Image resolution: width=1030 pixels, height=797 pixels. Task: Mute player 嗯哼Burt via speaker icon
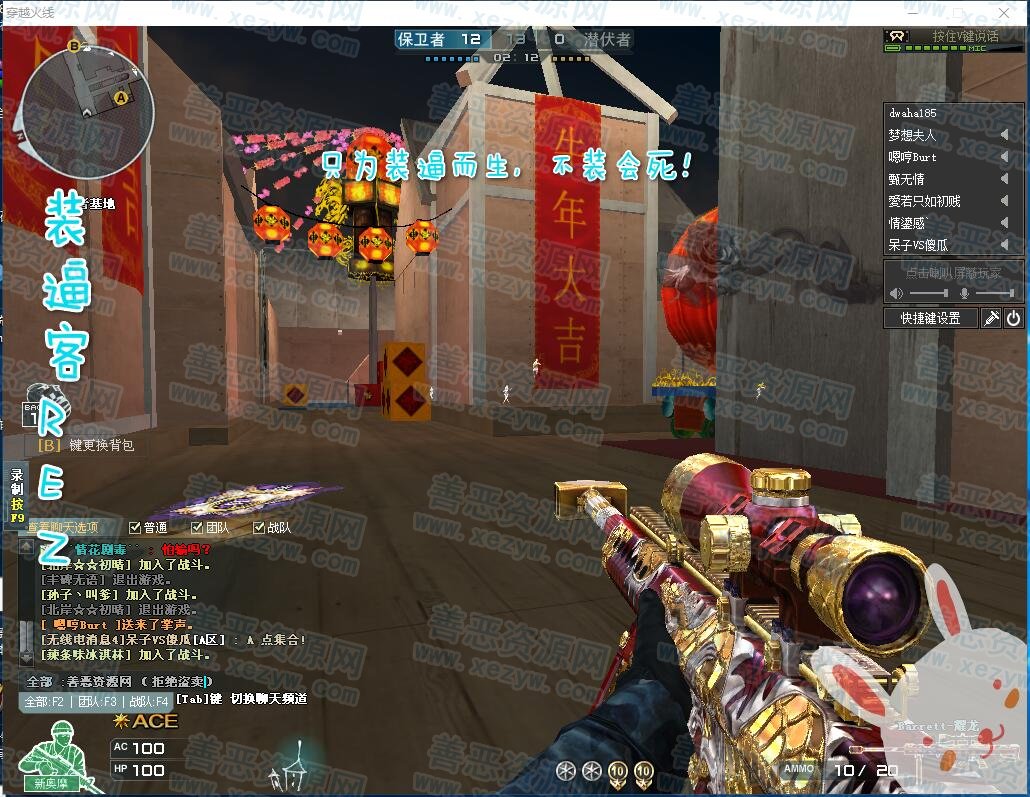tap(1004, 157)
